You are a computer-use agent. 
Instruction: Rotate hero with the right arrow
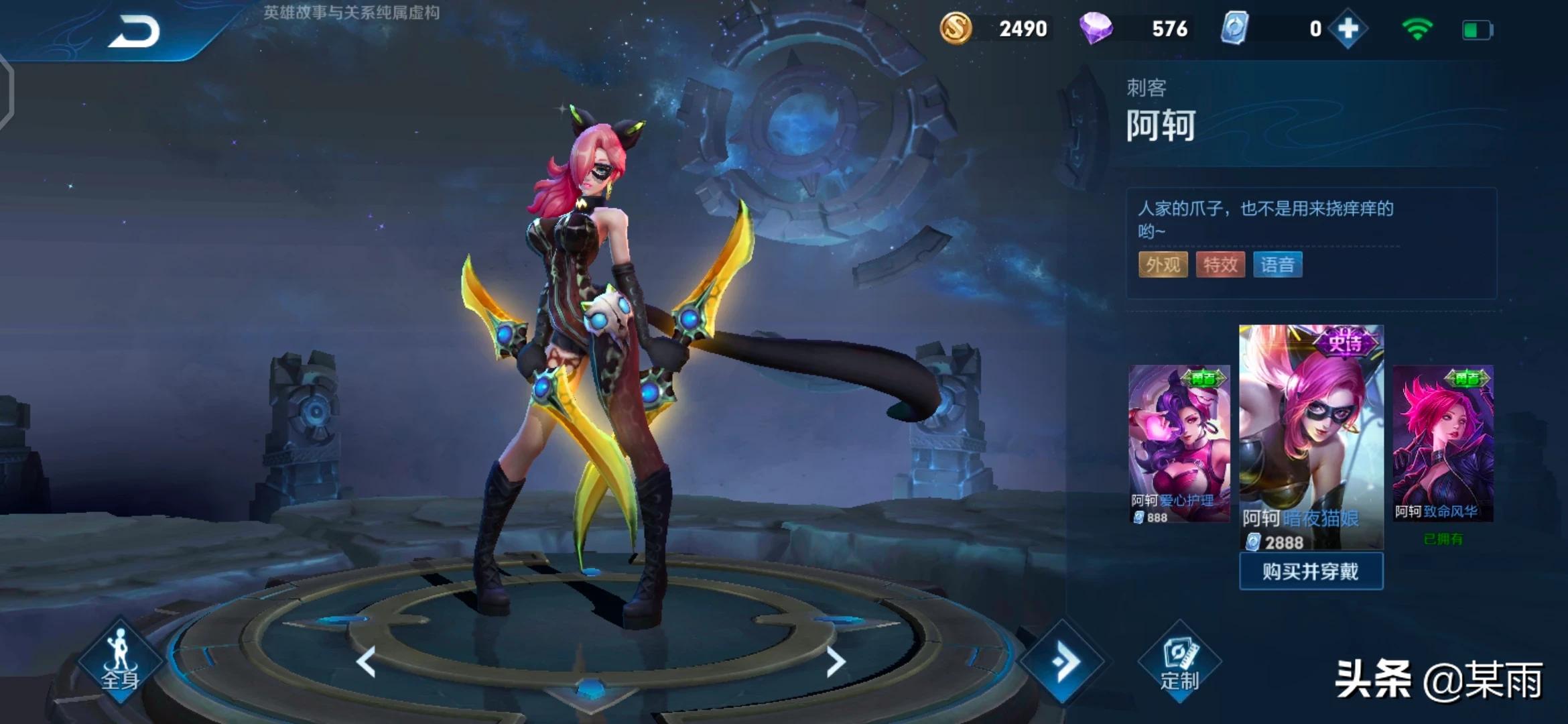(835, 662)
